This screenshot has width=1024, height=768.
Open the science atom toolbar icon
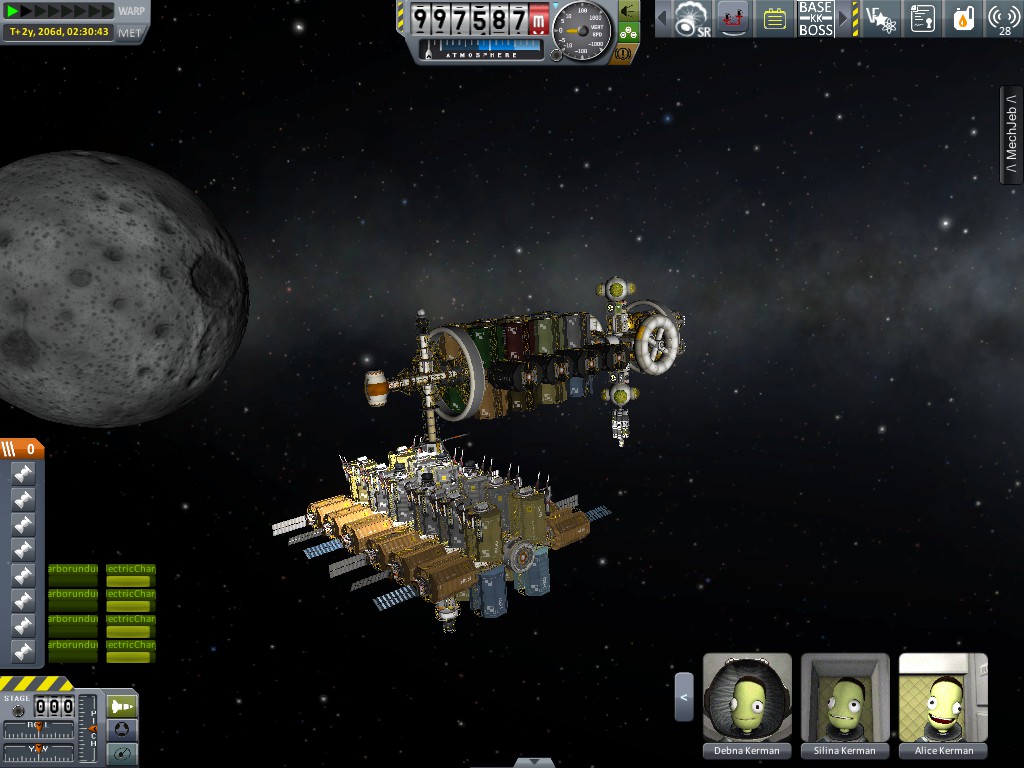tap(880, 18)
